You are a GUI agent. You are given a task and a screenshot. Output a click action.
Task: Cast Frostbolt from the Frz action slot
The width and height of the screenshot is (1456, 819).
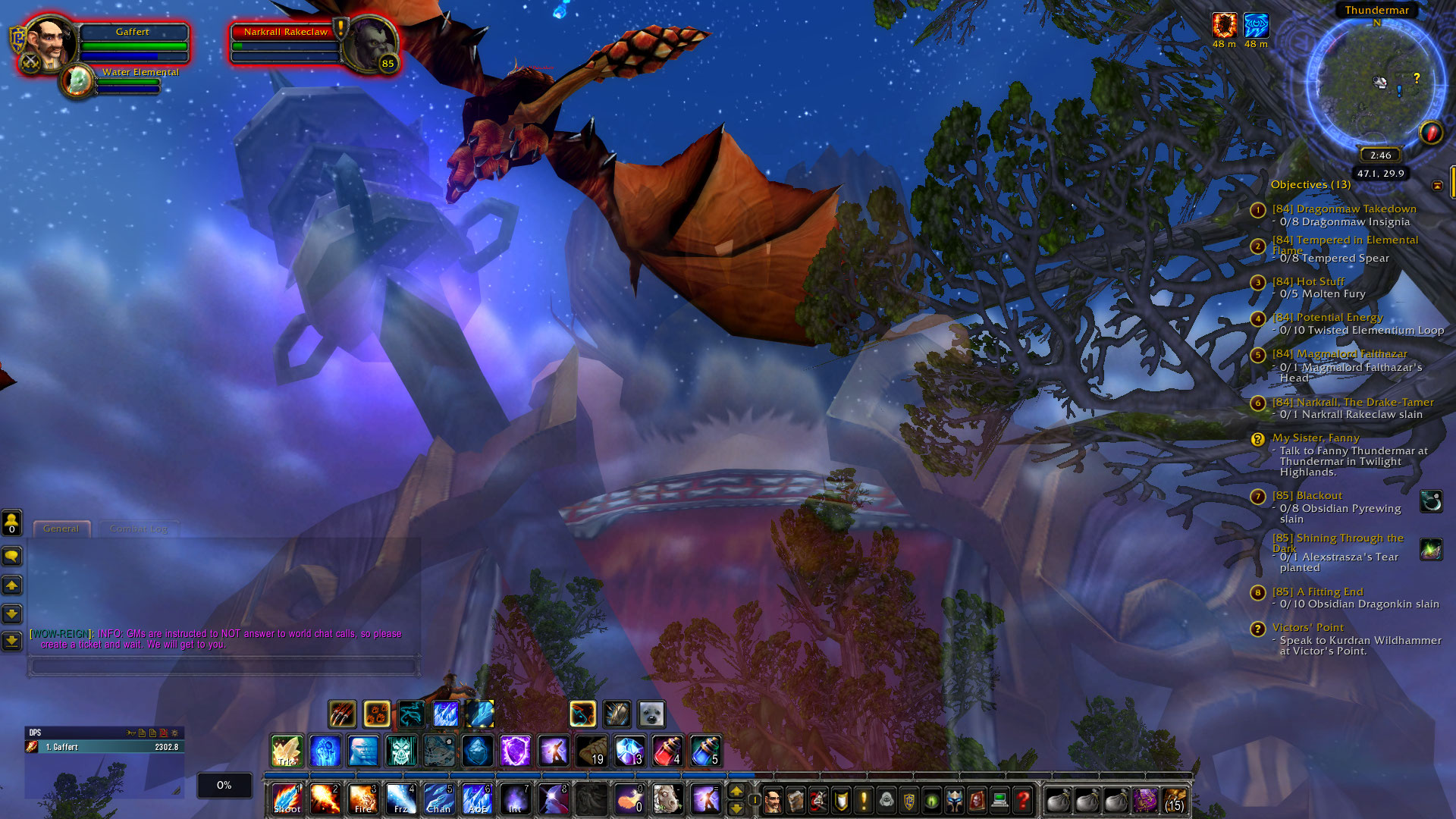(x=400, y=799)
